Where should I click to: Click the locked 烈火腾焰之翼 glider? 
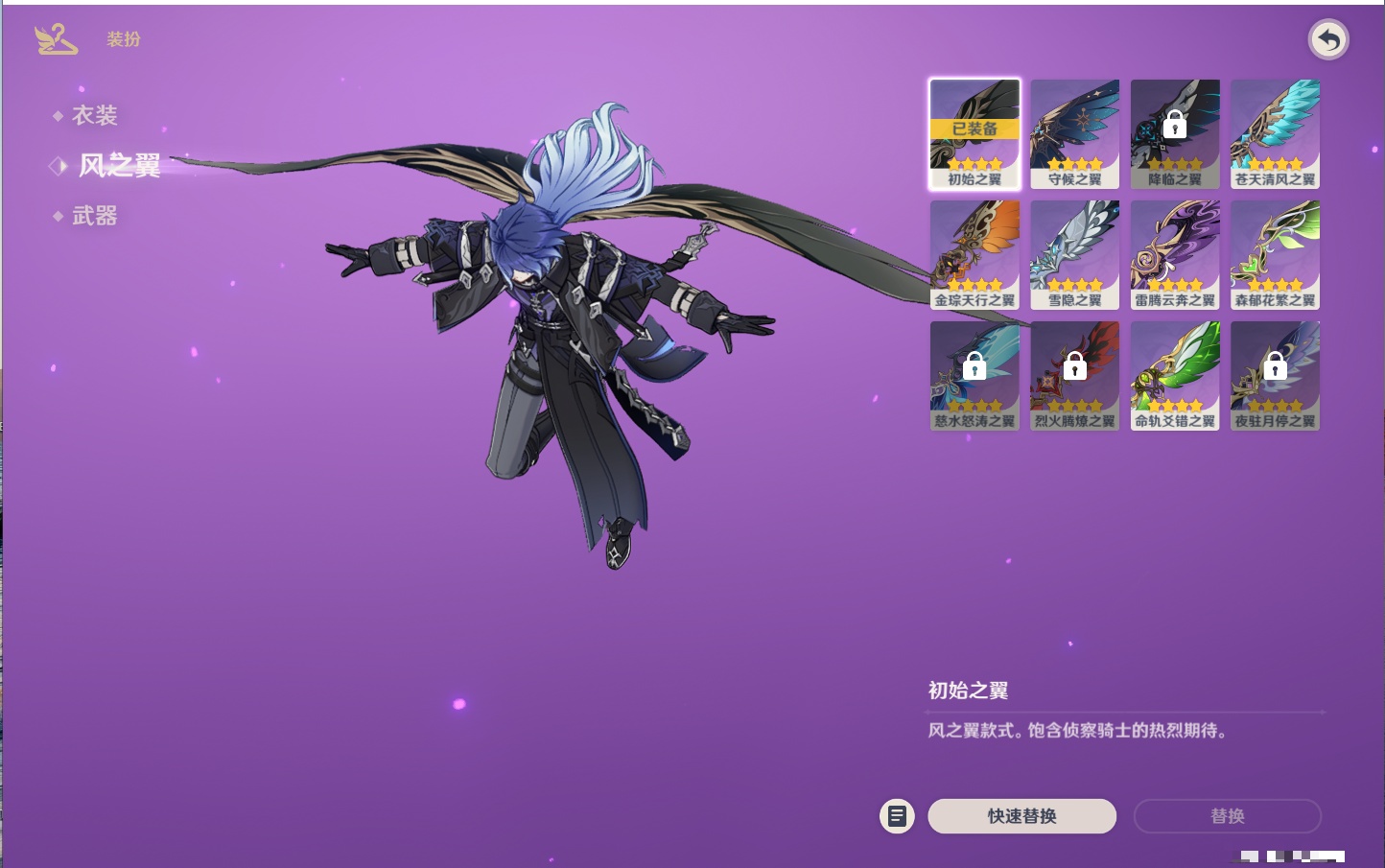point(1074,376)
